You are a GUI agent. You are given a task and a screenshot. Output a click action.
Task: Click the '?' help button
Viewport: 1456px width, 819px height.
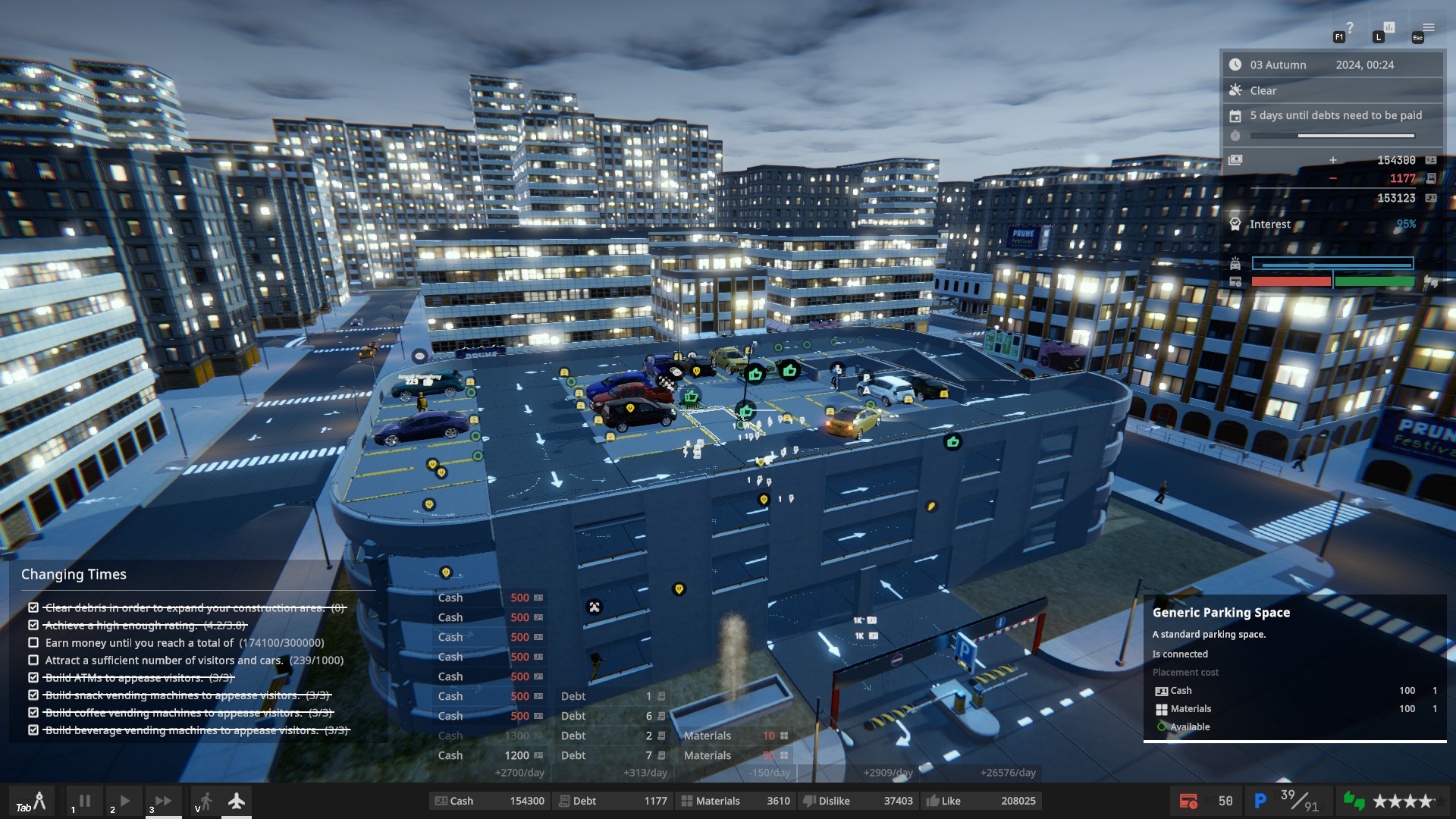coord(1351,26)
